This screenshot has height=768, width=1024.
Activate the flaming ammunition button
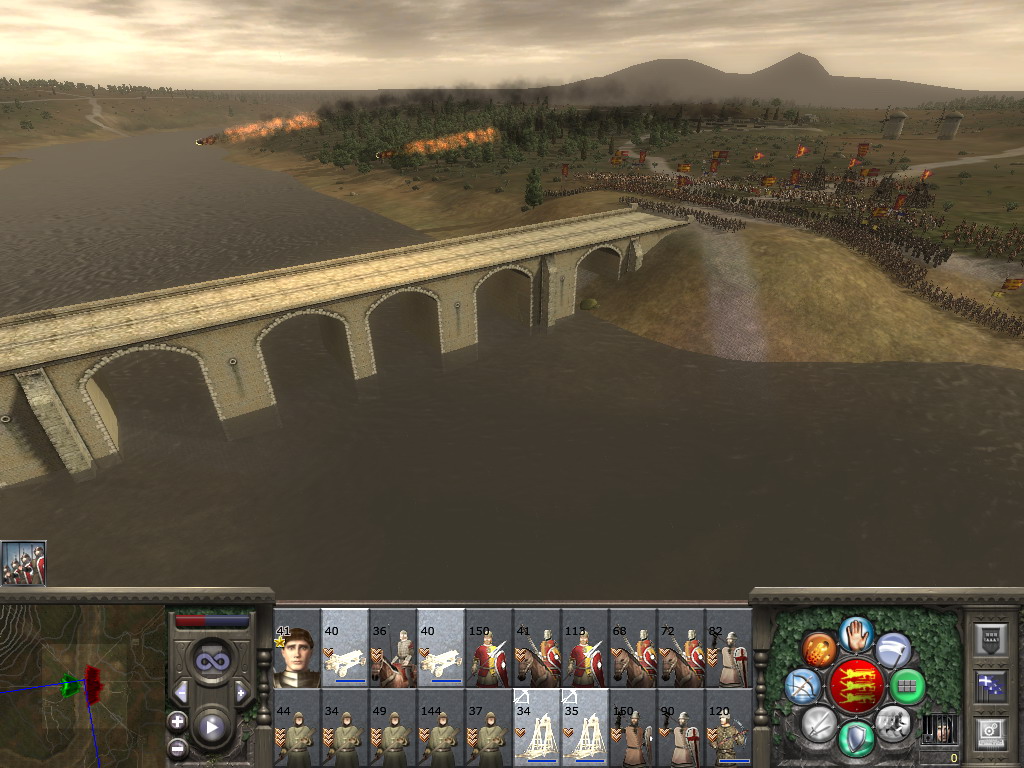(x=819, y=650)
